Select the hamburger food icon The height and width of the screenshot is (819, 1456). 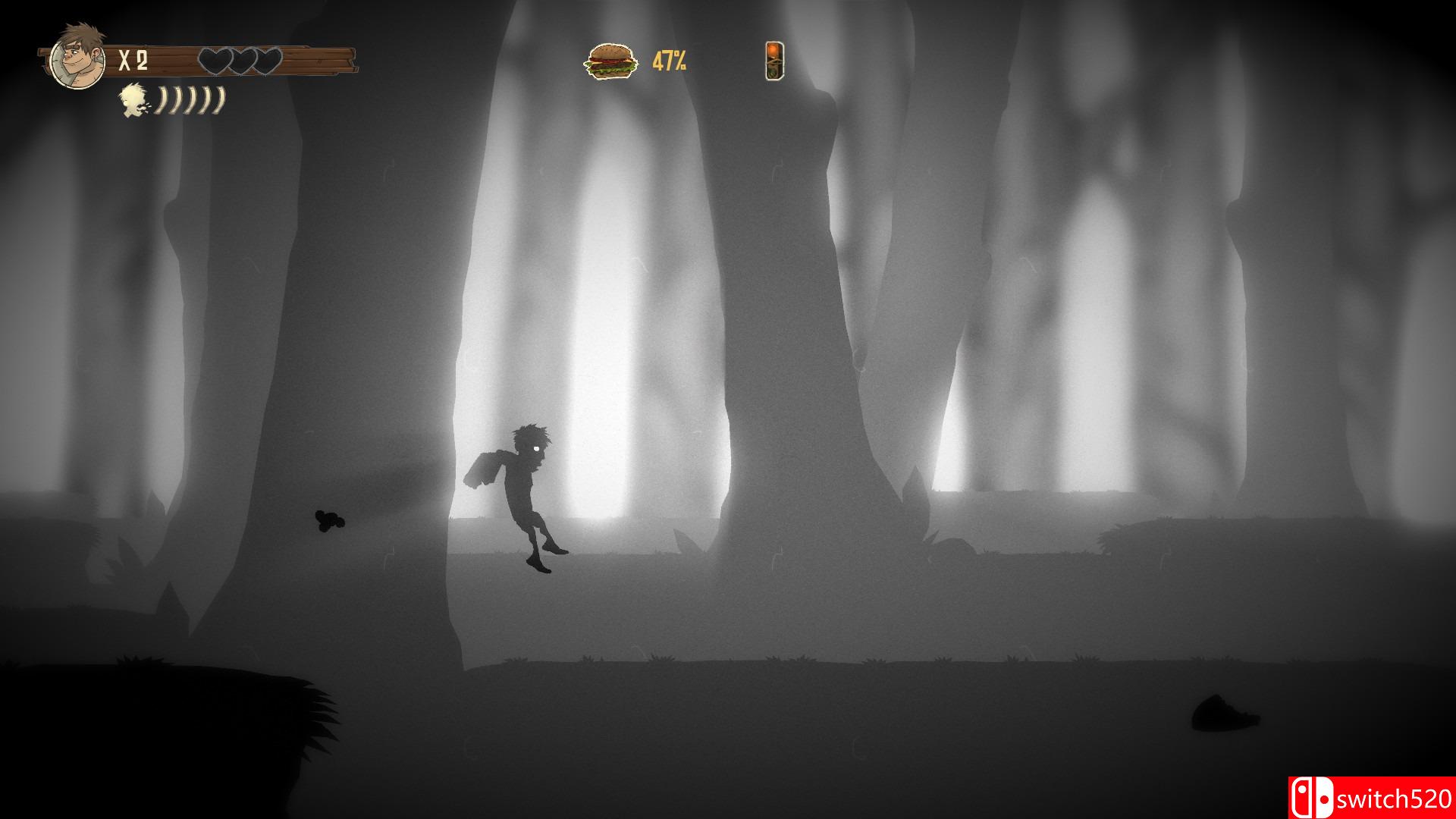pyautogui.click(x=610, y=61)
